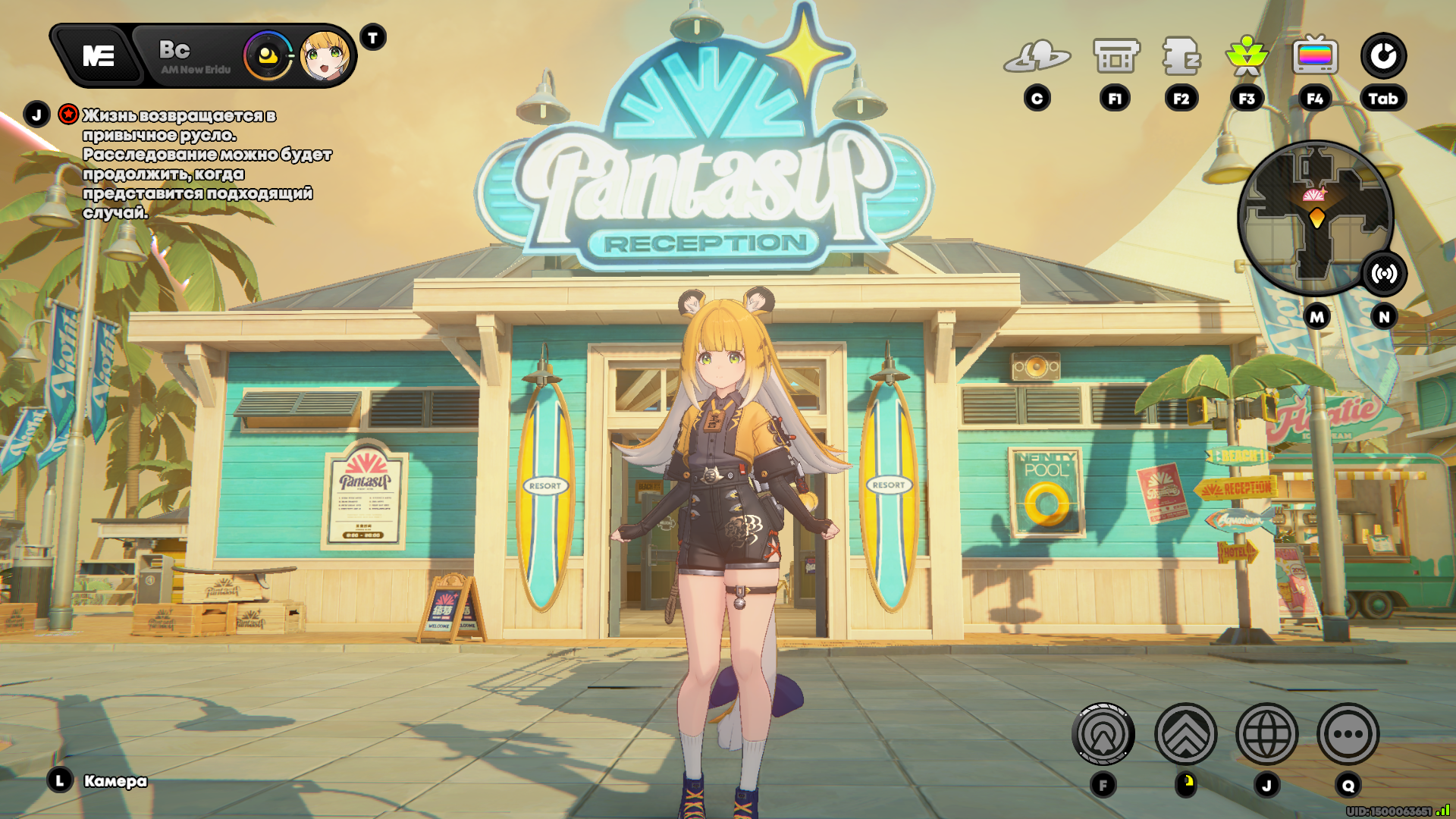Screen dimensions: 1456x819
Task: Open the globe icon button
Action: click(x=1267, y=734)
